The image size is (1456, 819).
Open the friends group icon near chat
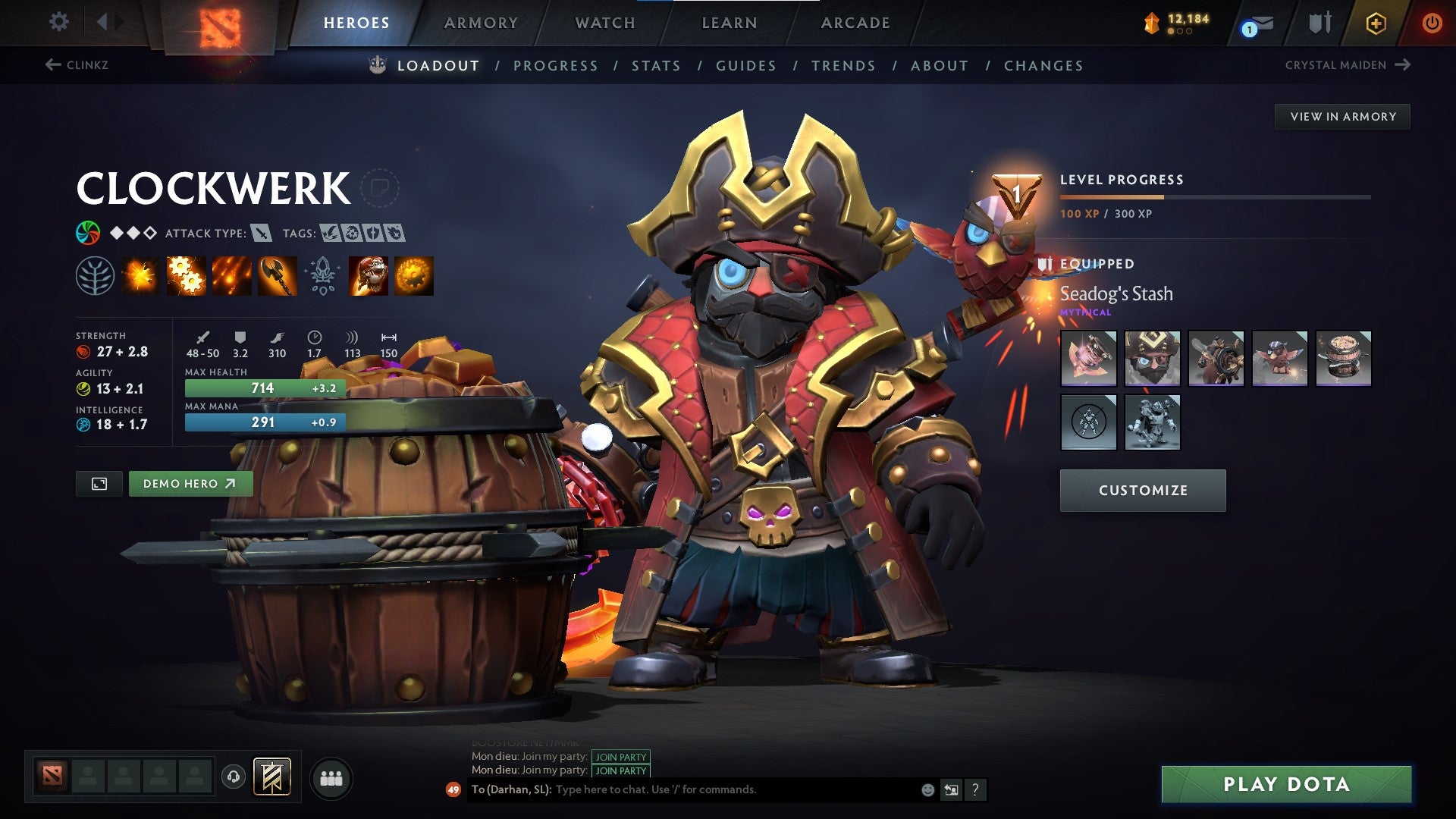[x=330, y=777]
